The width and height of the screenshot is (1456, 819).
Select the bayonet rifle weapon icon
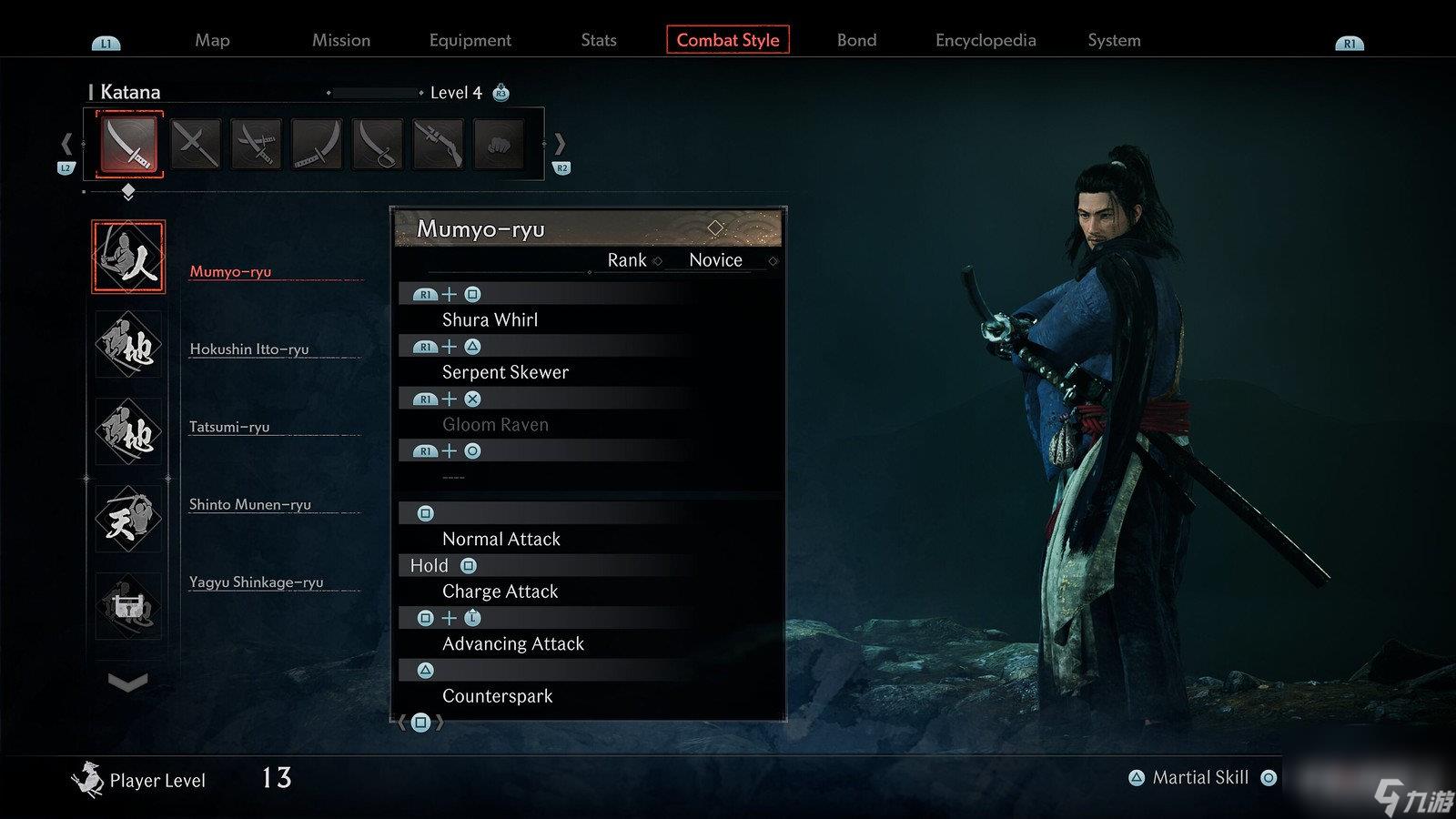439,144
